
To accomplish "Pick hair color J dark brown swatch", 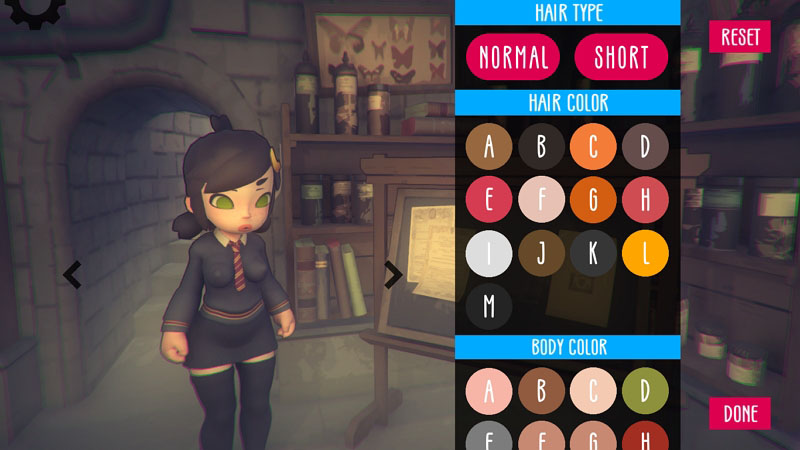I will pyautogui.click(x=541, y=253).
